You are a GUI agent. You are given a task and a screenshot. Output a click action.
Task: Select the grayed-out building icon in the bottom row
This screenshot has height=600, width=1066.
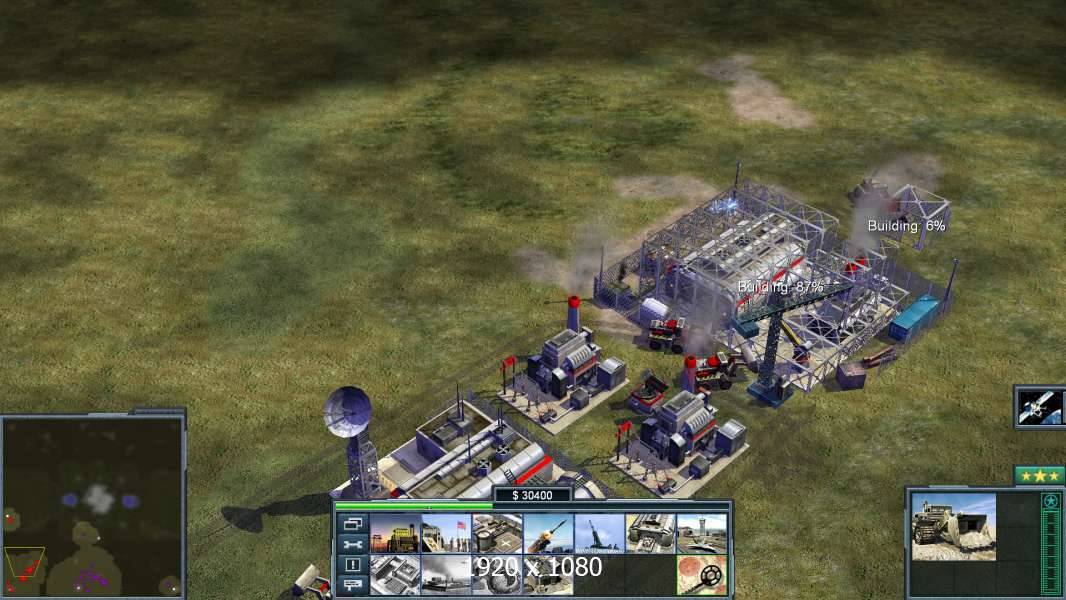point(395,575)
